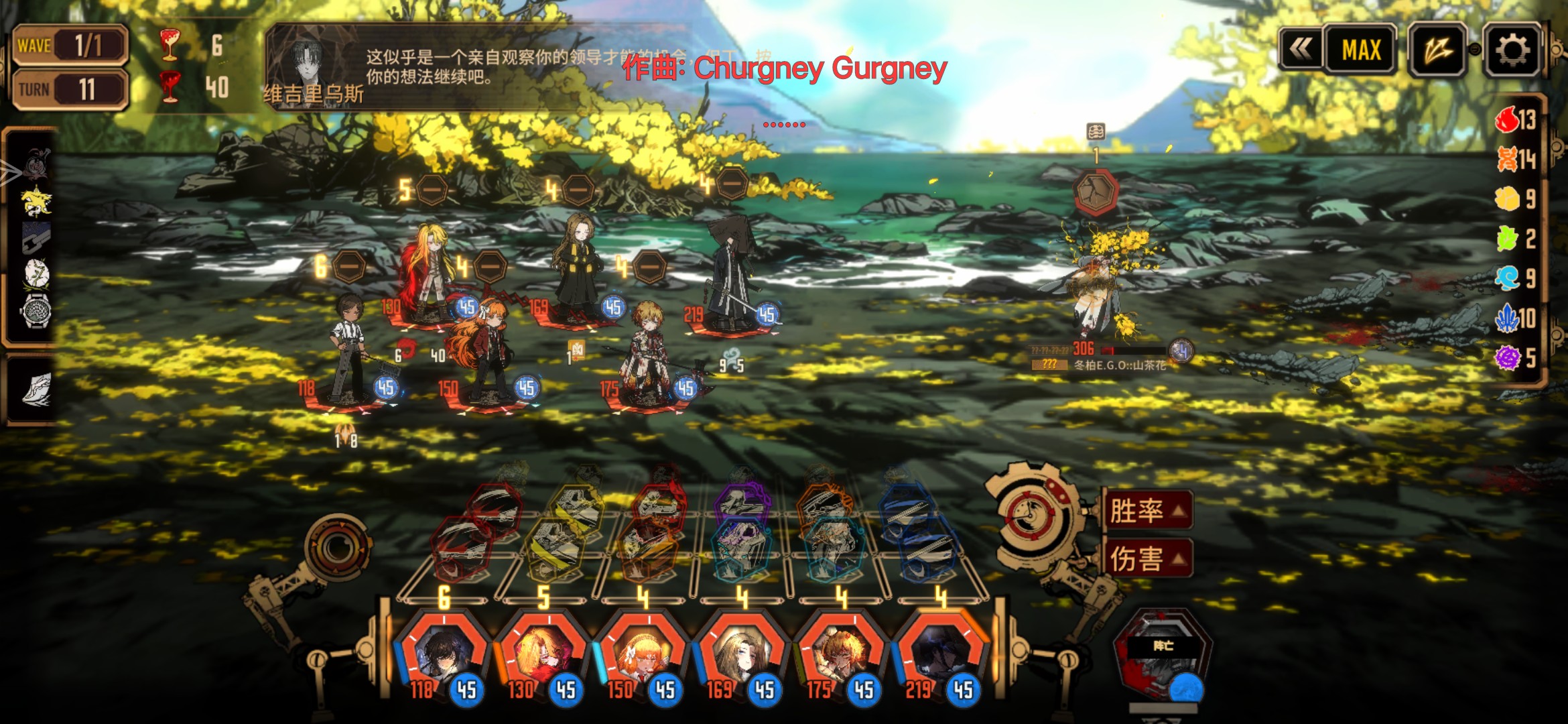Screen dimensions: 1568x724
Task: Inspect the chain link gift icon
Action: [36, 237]
